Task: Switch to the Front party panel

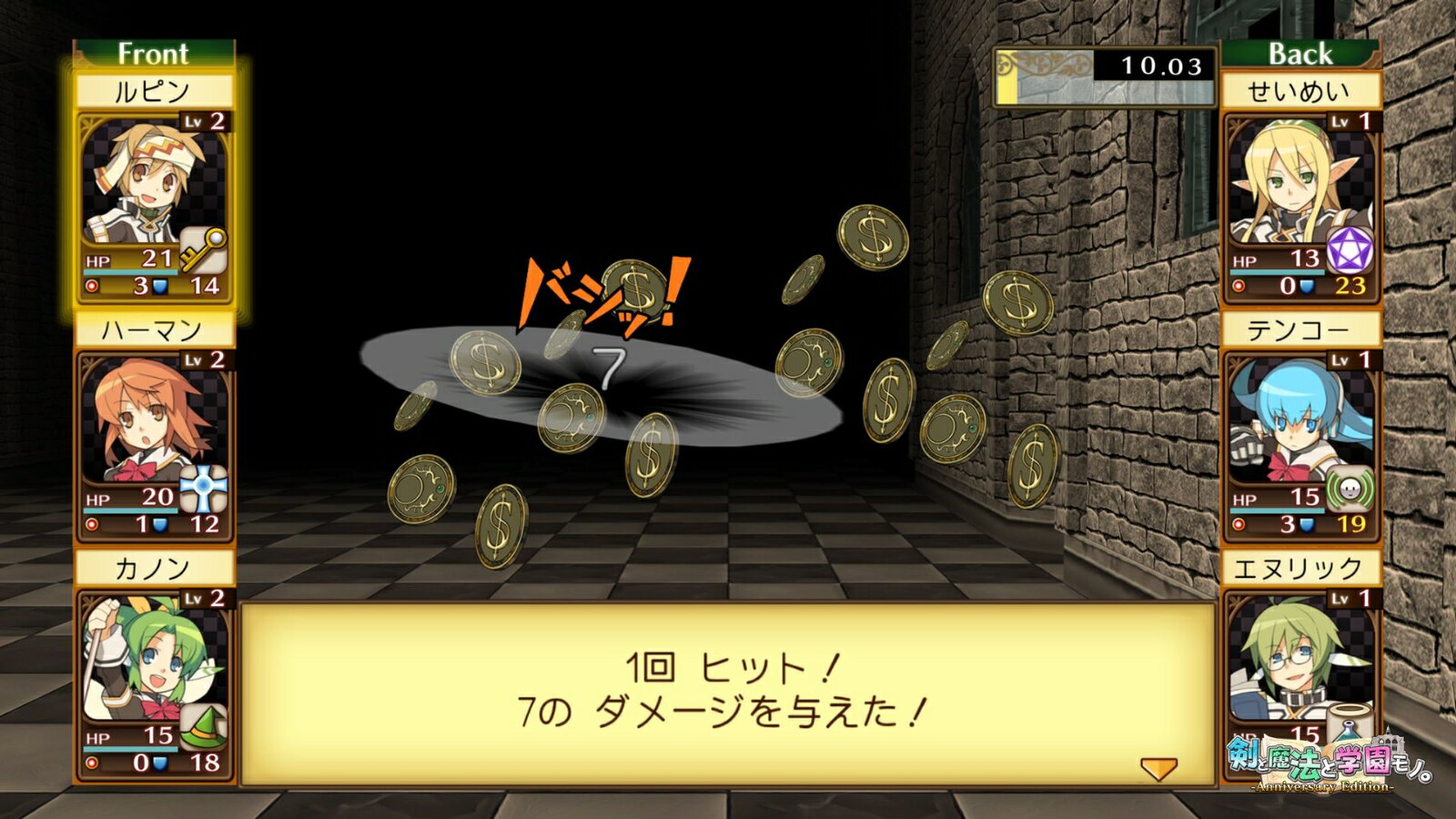Action: 153,54
